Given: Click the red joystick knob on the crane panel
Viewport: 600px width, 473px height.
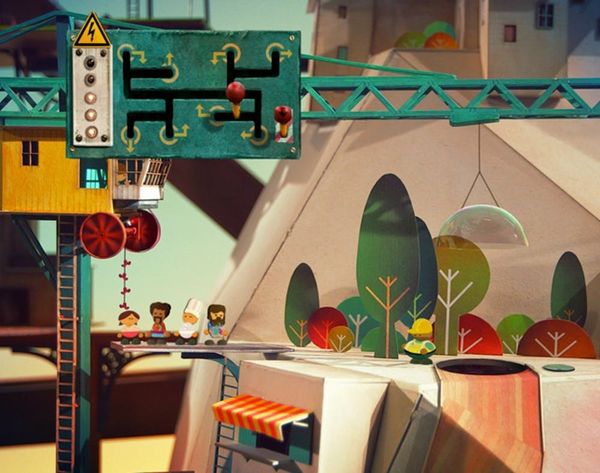Looking at the screenshot, I should (x=235, y=93).
